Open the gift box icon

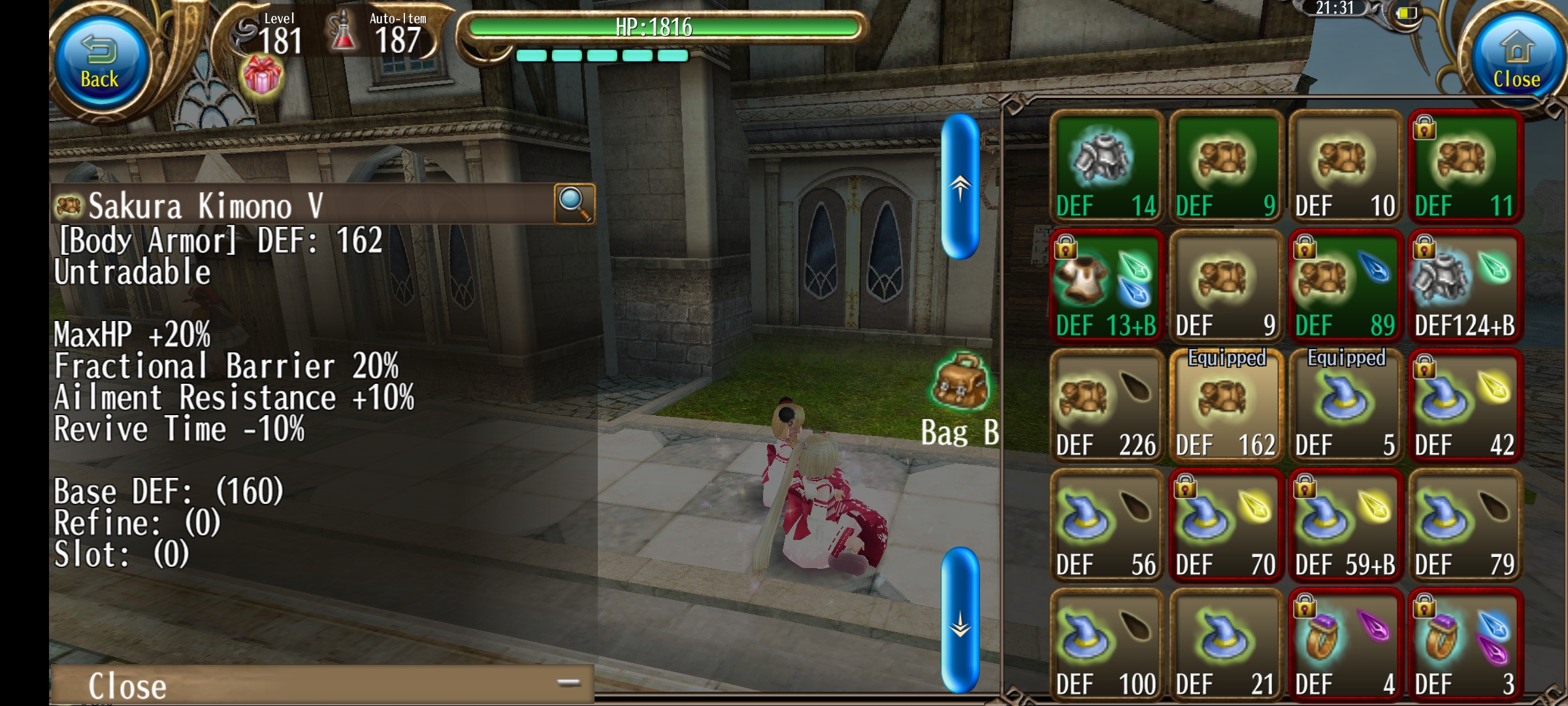pyautogui.click(x=263, y=76)
